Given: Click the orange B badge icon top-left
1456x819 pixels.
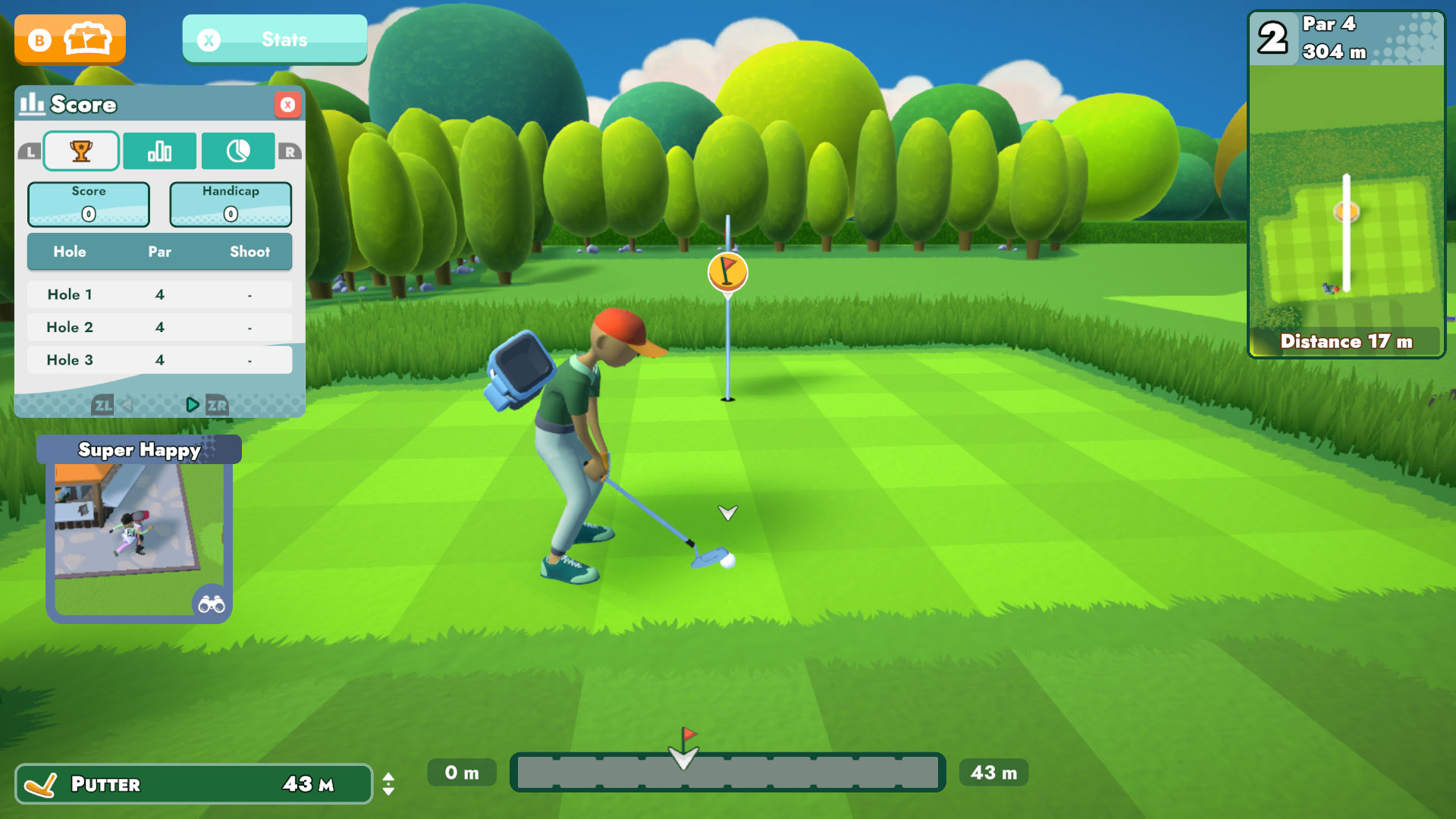Looking at the screenshot, I should point(42,39).
